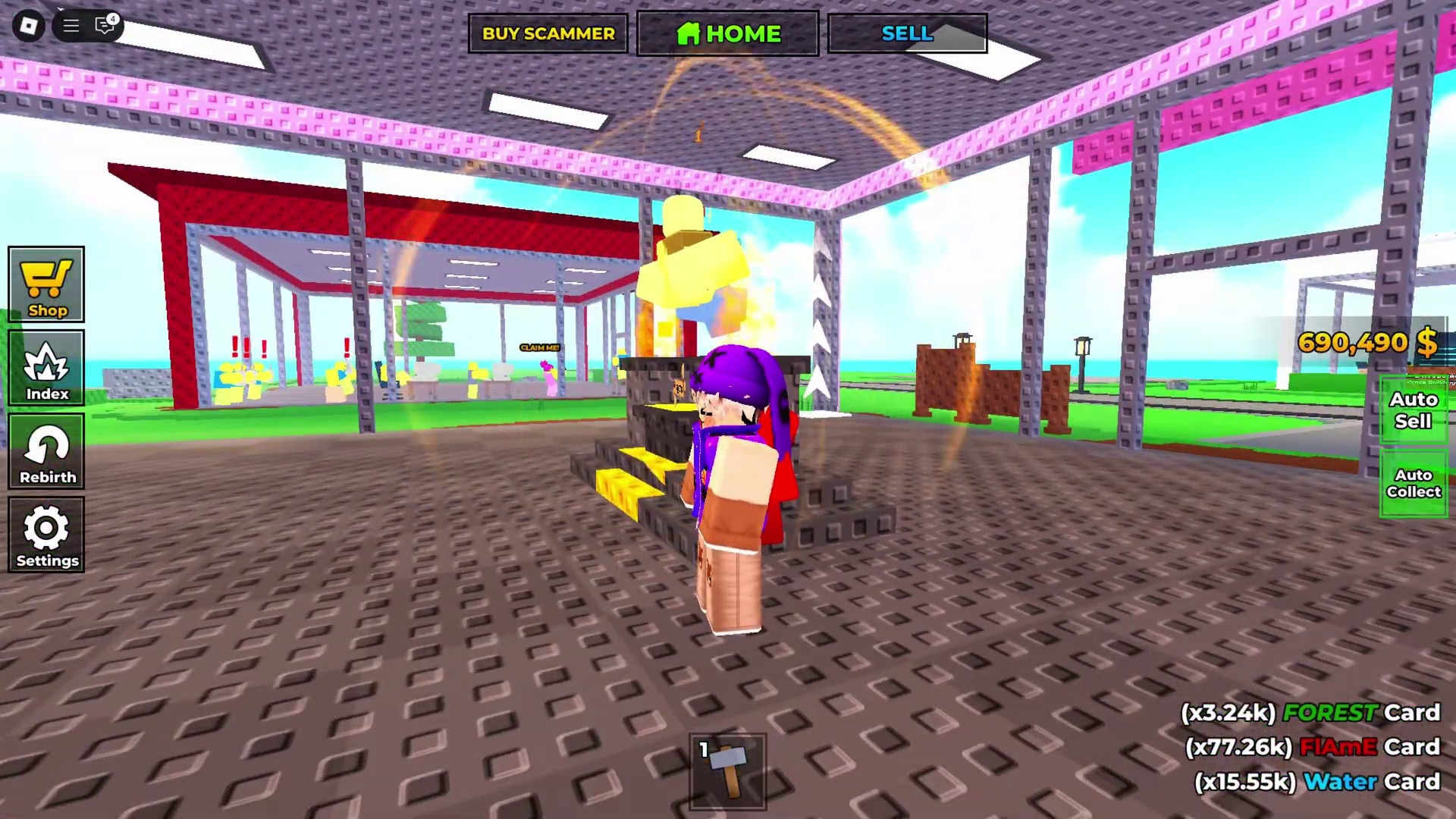1456x819 pixels.
Task: Open the Shop cart menu
Action: pos(46,285)
